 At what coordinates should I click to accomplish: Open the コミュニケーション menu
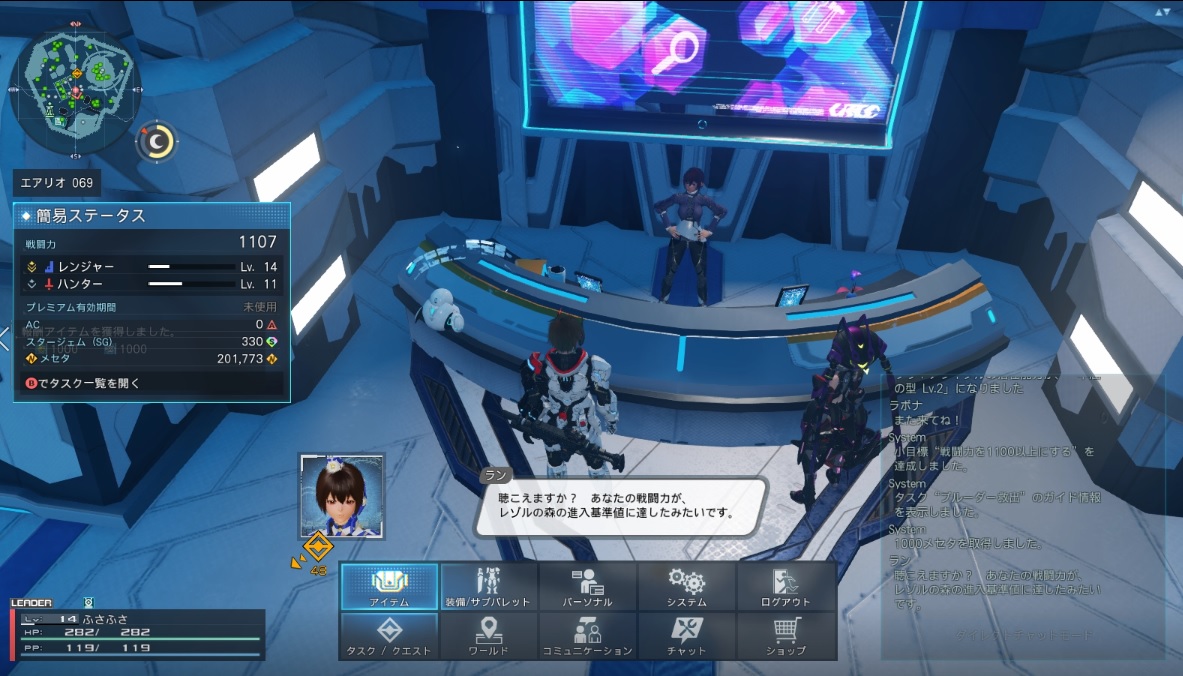click(587, 636)
